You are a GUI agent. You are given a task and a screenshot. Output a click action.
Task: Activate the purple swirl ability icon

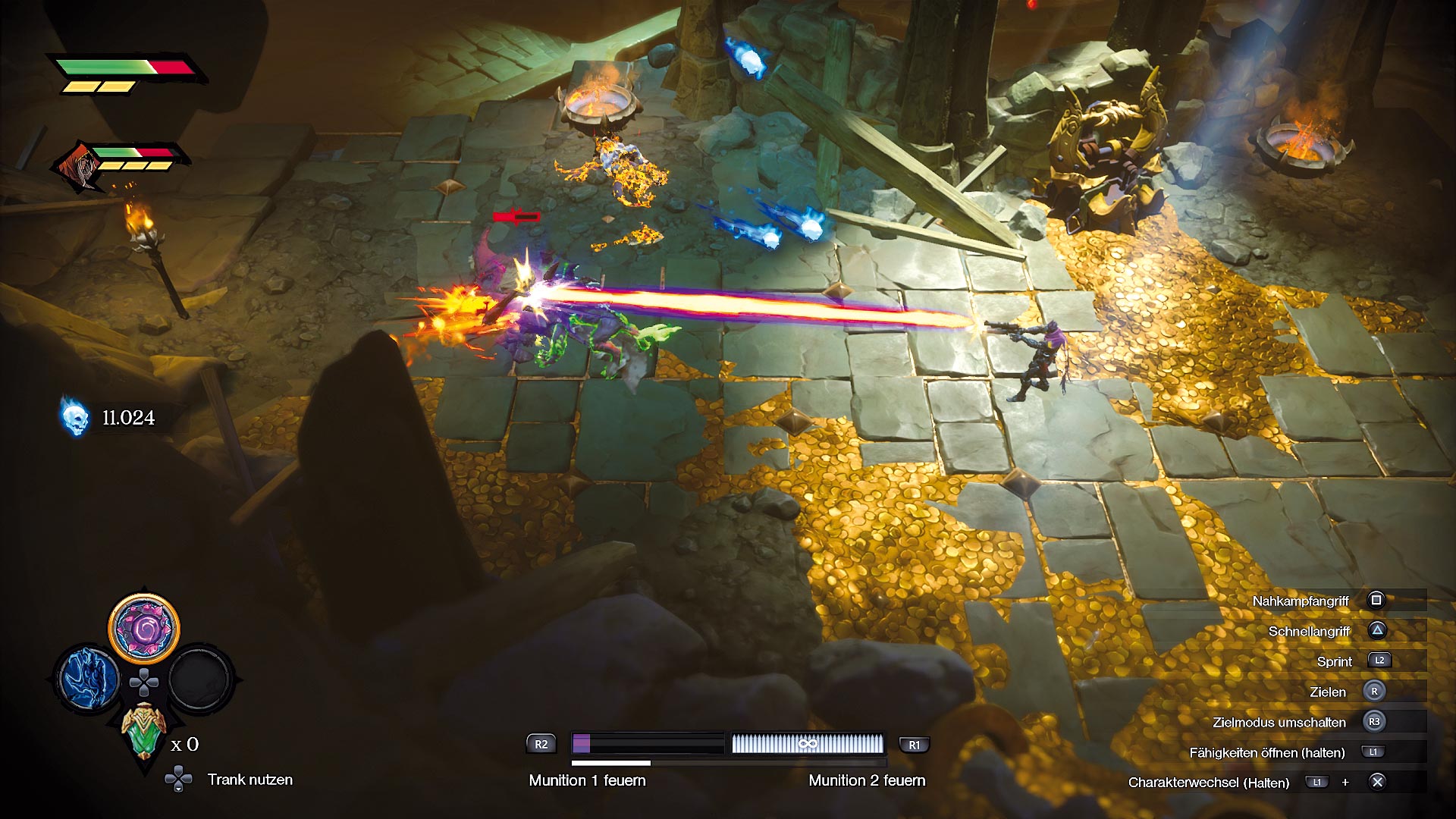click(x=144, y=629)
